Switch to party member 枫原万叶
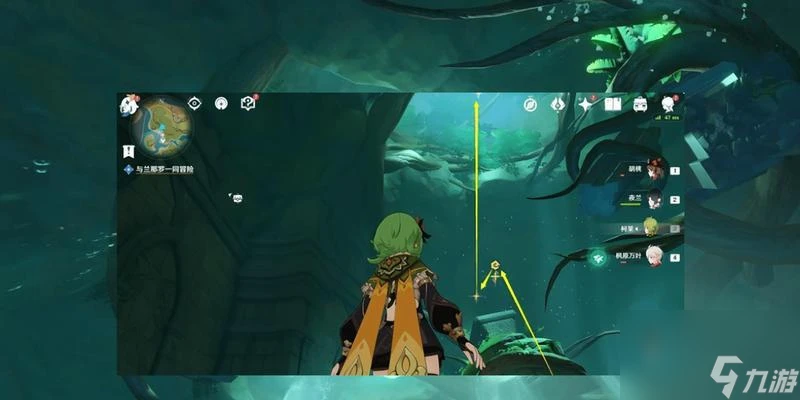The image size is (800, 400). [x=652, y=257]
